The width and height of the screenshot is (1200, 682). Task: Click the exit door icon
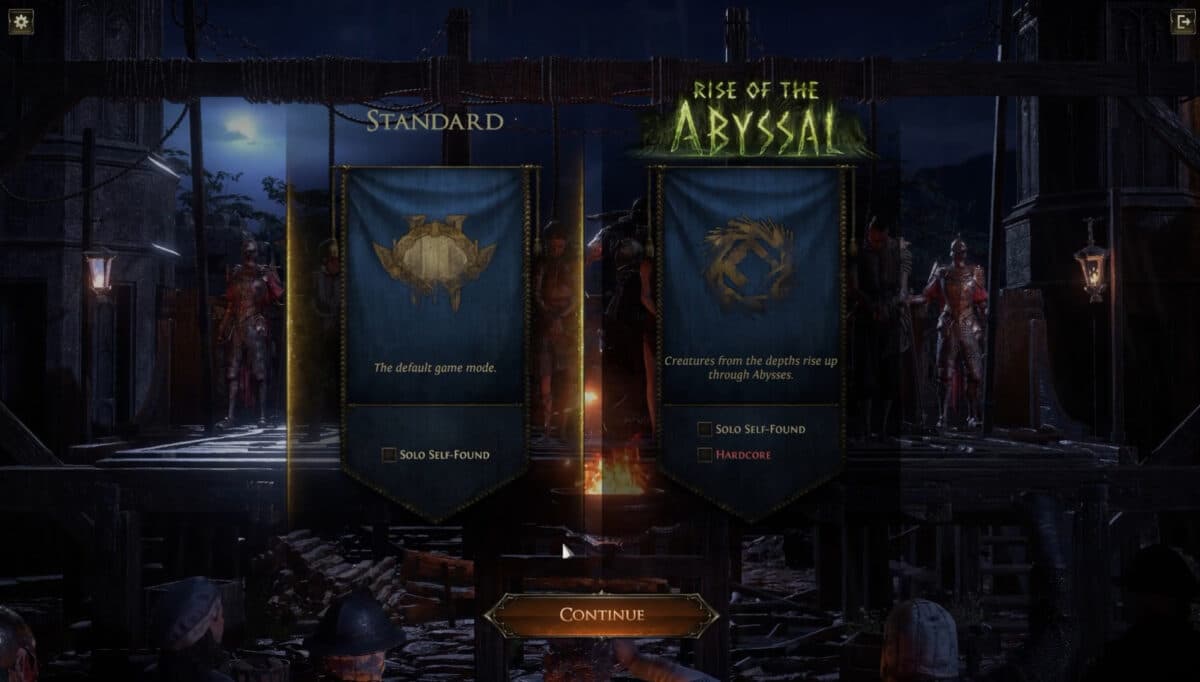(x=1181, y=22)
